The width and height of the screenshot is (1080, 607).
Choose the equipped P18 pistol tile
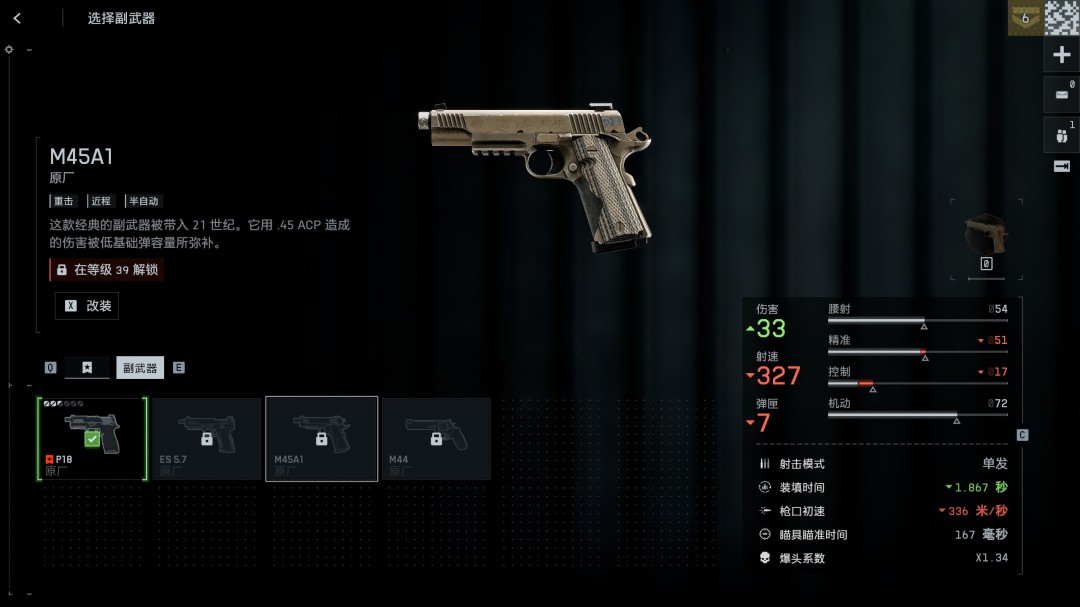point(92,439)
